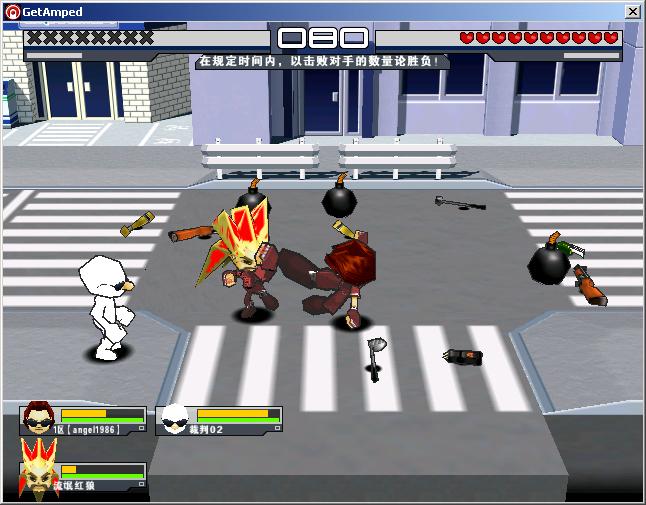Select the angel1986 player portrait
The height and width of the screenshot is (505, 646).
coord(39,418)
